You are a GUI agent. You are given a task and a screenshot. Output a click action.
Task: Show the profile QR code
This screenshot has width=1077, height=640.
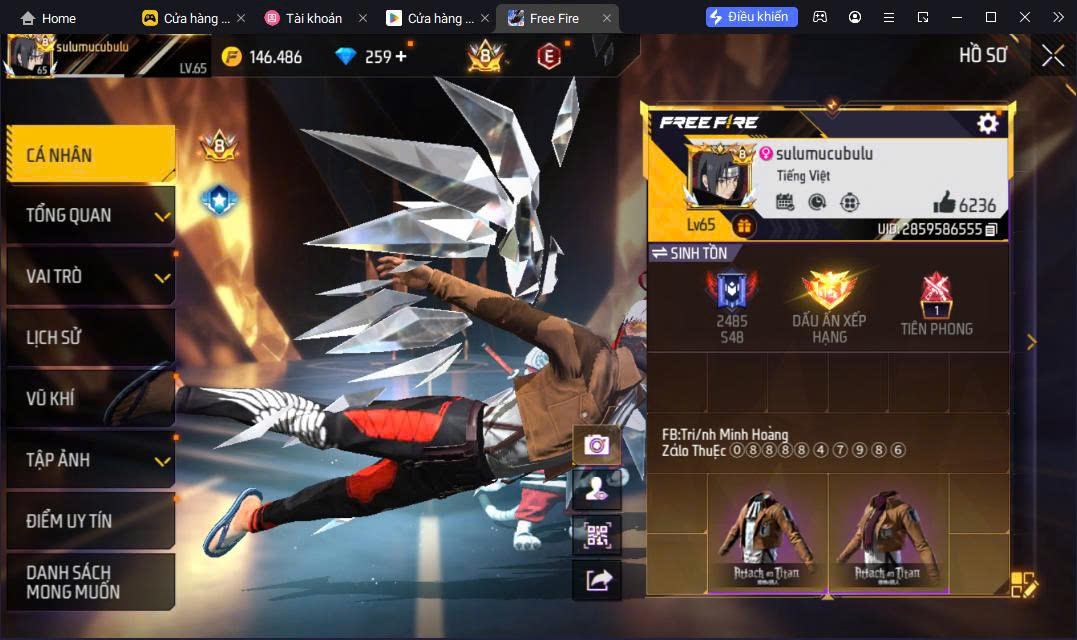click(x=597, y=535)
